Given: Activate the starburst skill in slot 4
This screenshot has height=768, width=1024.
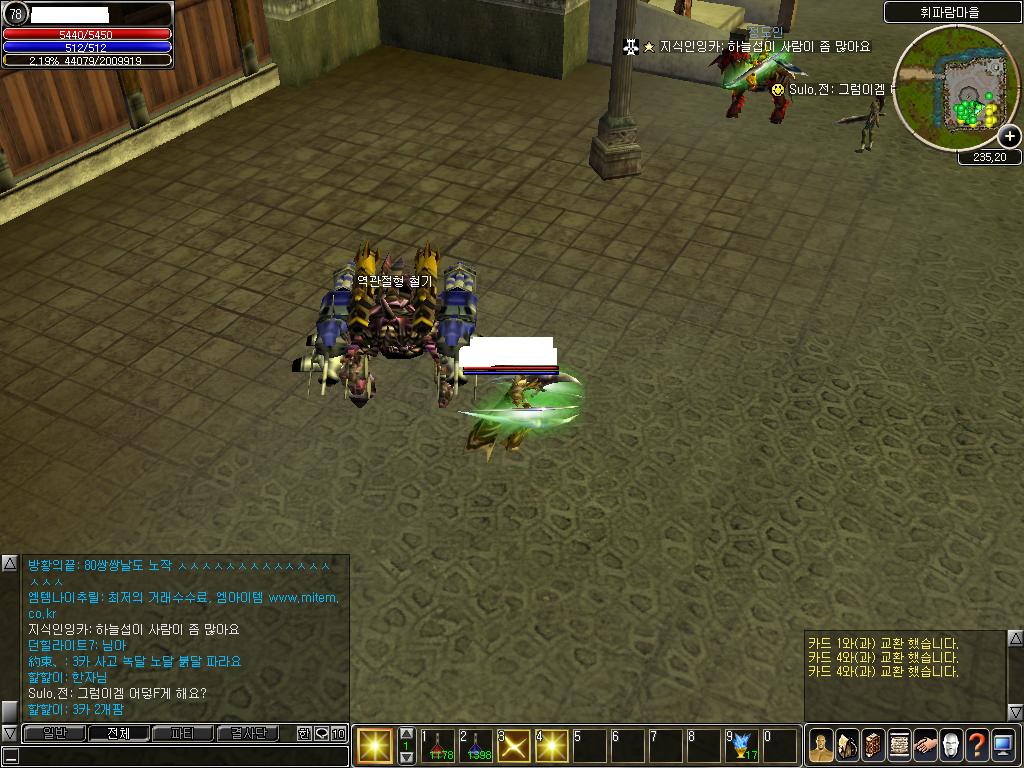Looking at the screenshot, I should 552,746.
